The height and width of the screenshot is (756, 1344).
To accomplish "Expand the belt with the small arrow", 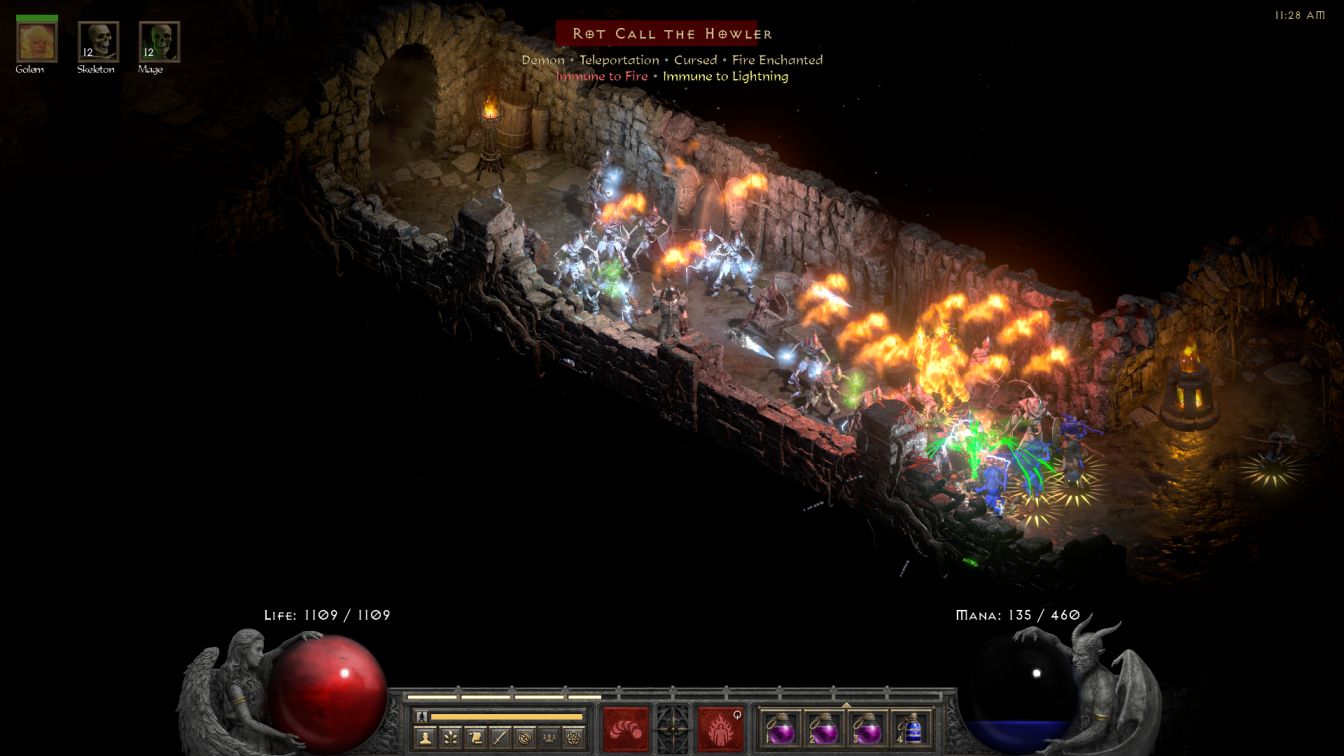I will (846, 705).
